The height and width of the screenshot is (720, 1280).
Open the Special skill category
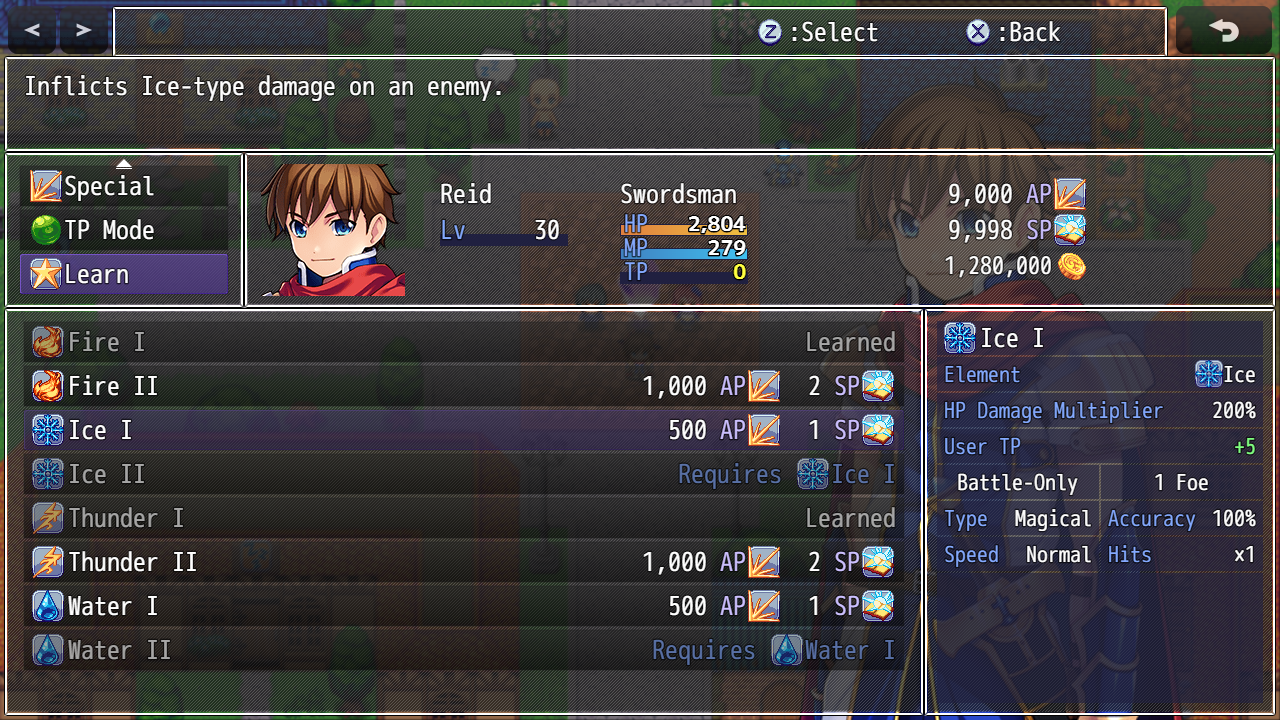tap(124, 187)
